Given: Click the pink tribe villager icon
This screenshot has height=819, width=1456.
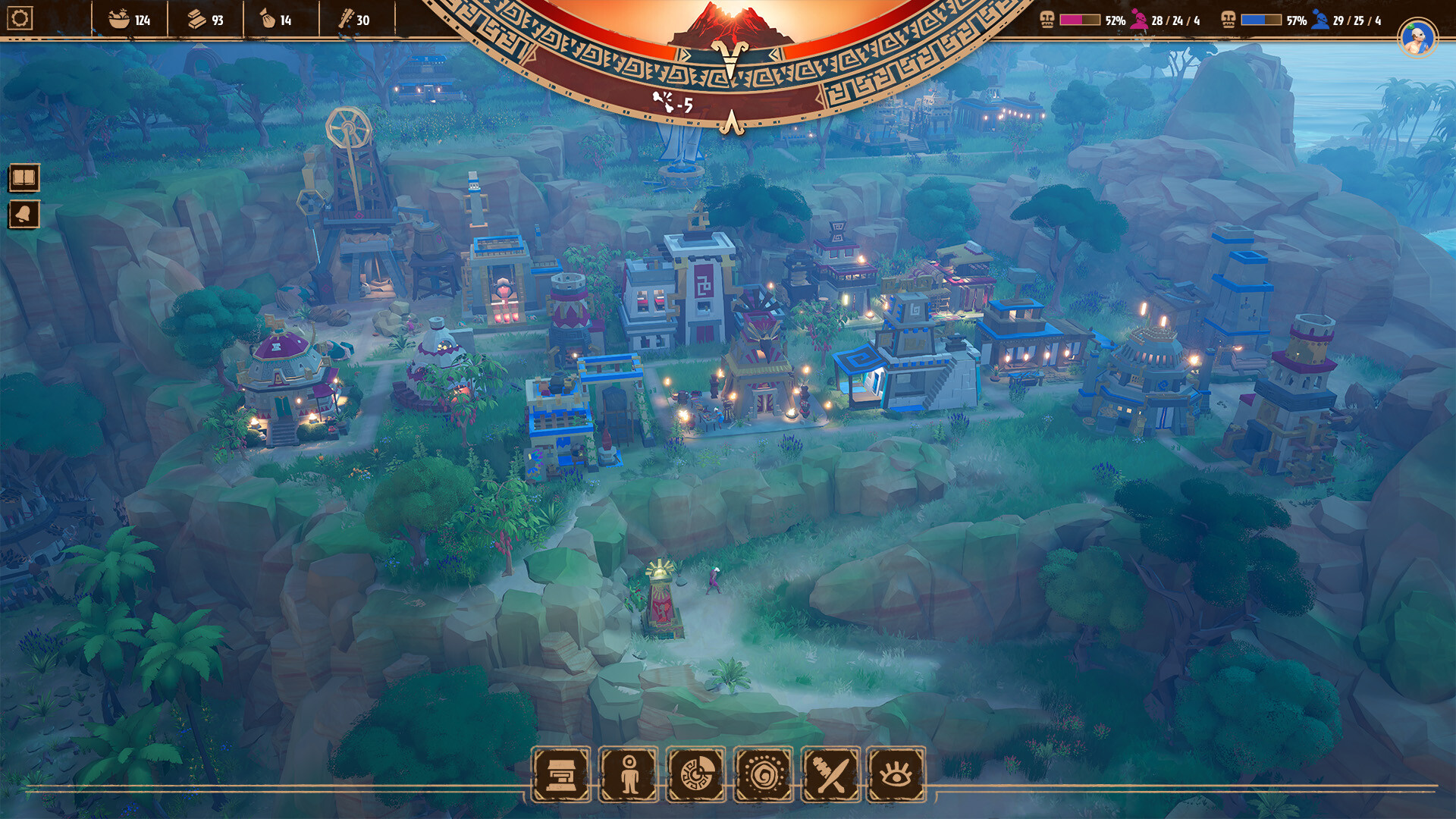Looking at the screenshot, I should point(1138,20).
